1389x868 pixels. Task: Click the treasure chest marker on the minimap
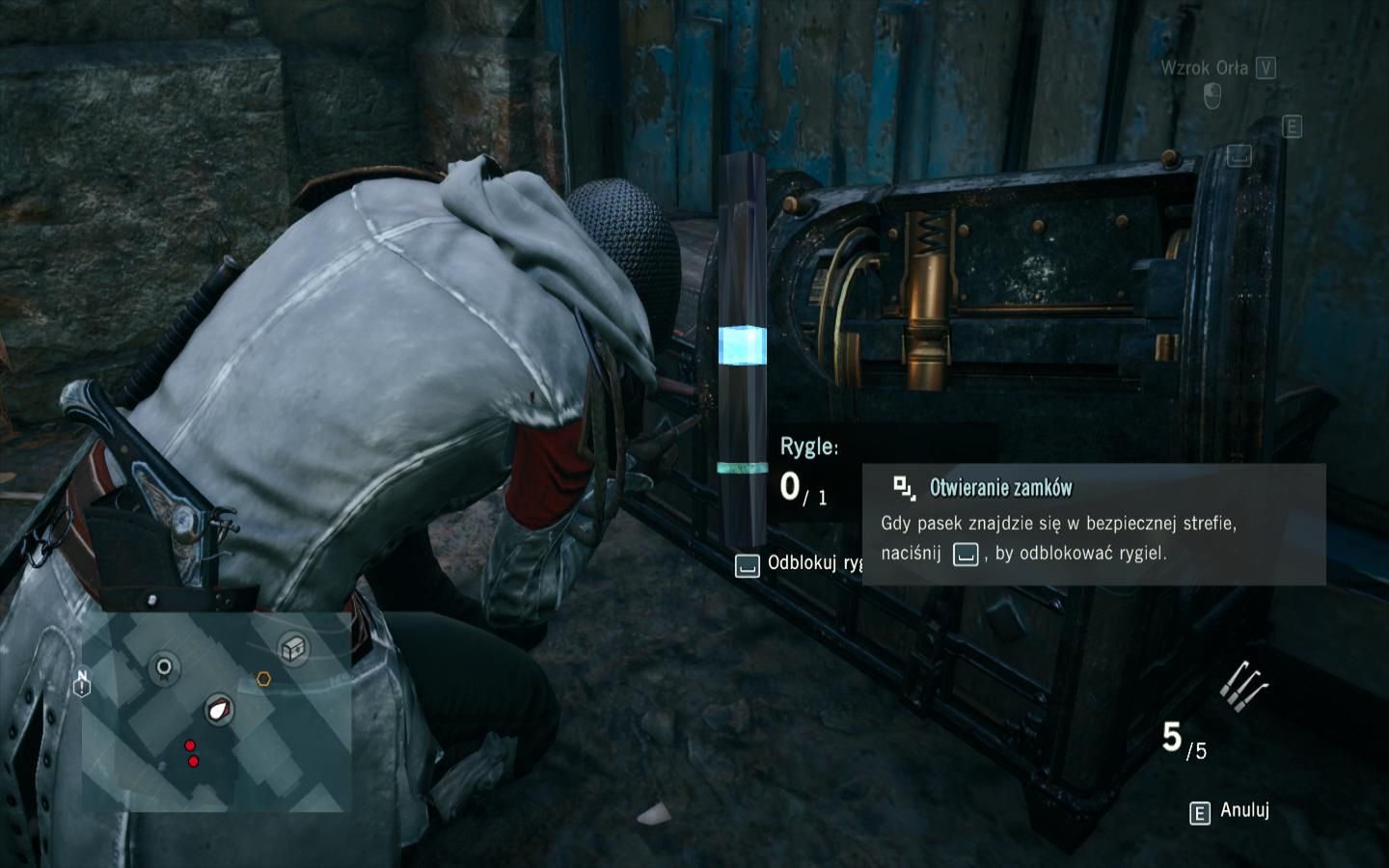click(x=293, y=648)
